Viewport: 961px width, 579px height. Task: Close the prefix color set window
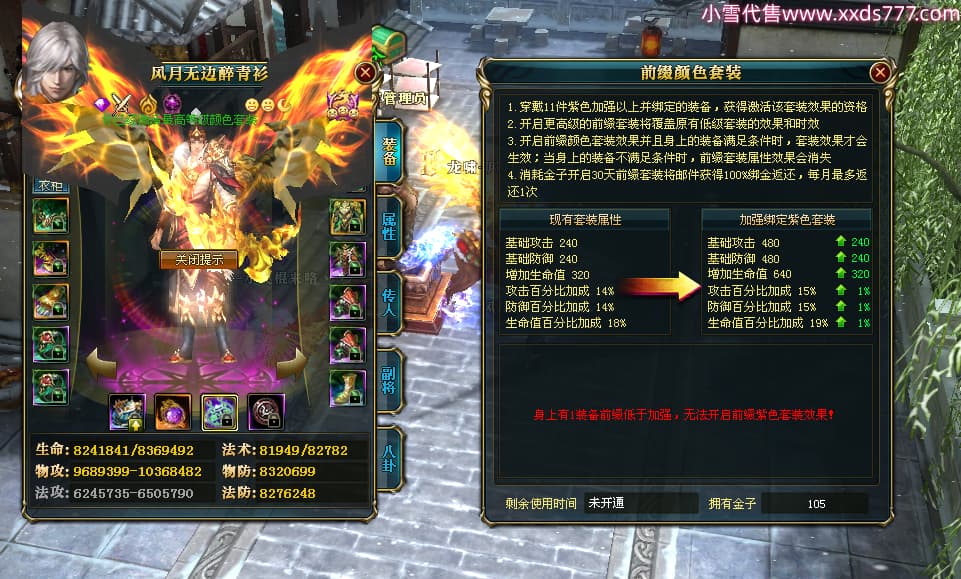(880, 72)
